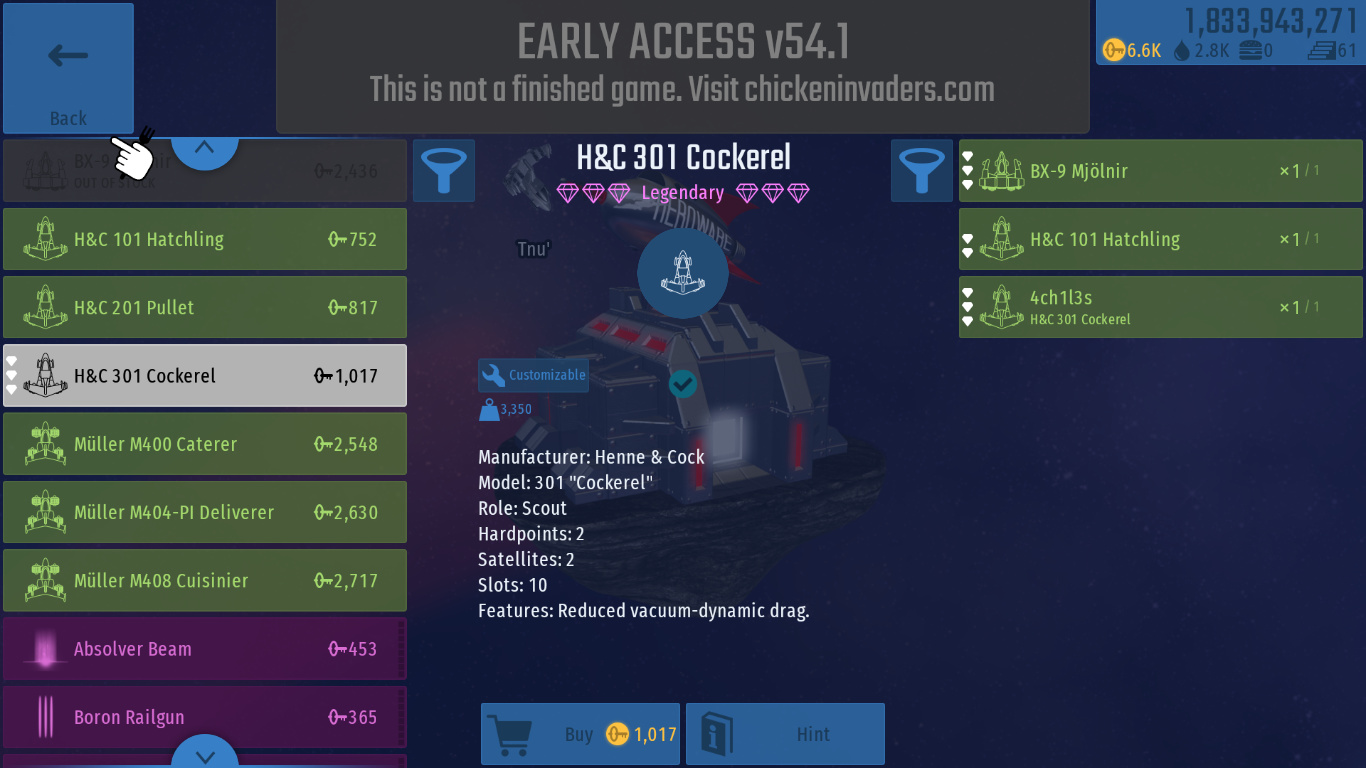Show earlier shop items with the up arrow
Viewport: 1366px width, 768px height.
click(x=204, y=149)
